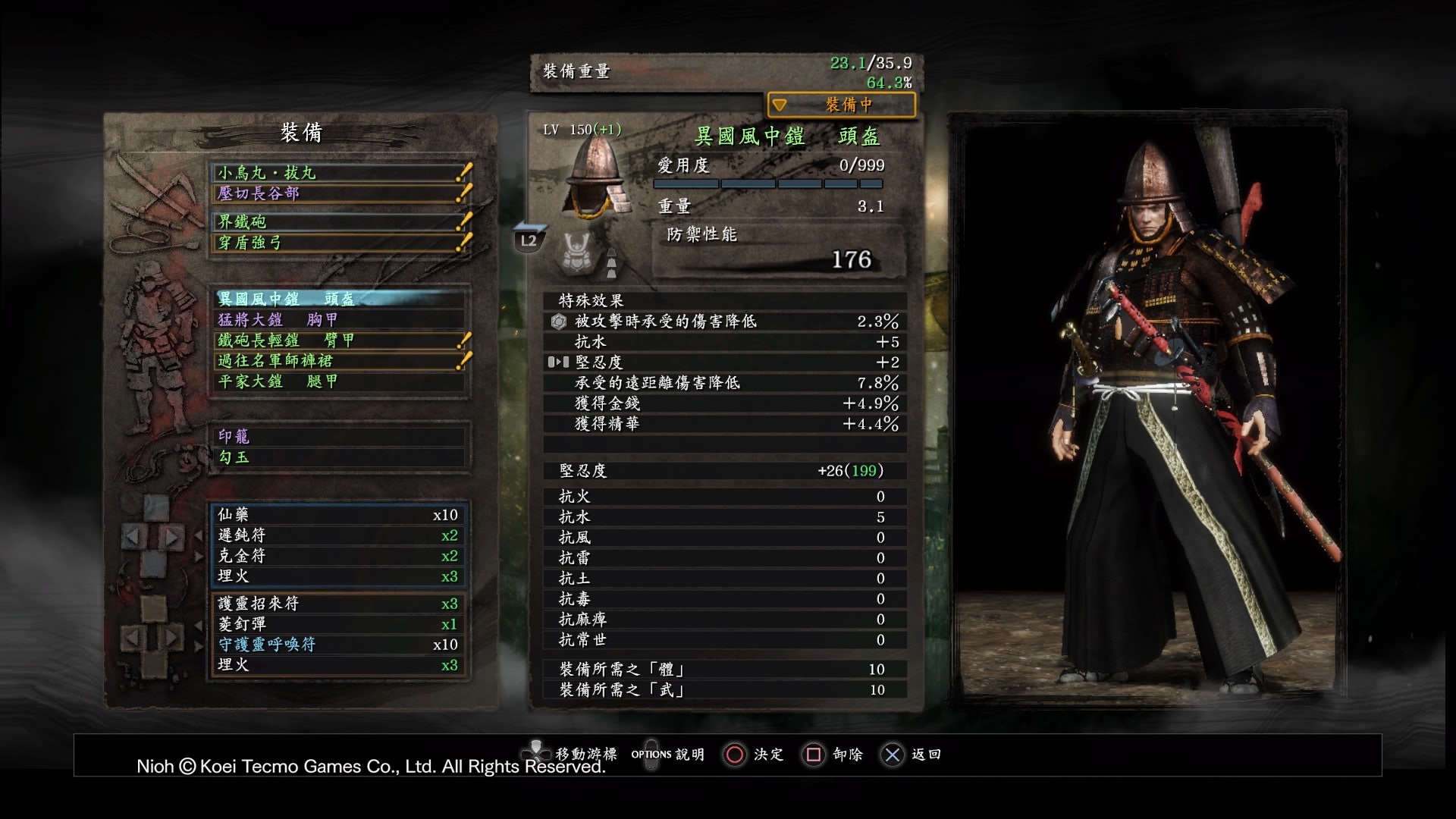Select the 異國風中鎧 頭盔 helmet row
The width and height of the screenshot is (1456, 819).
point(337,299)
